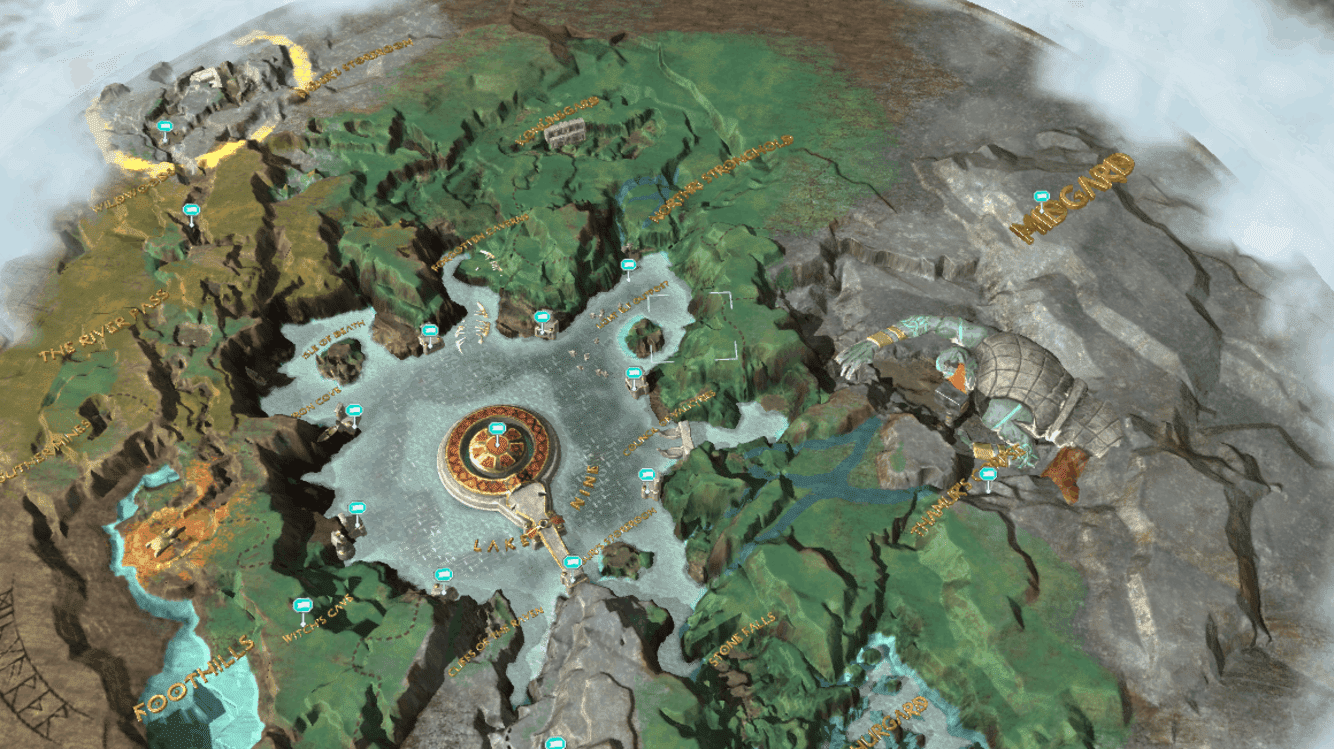Choose the marker below the Council of Valkyries
The width and height of the screenshot is (1334, 750).
646,473
